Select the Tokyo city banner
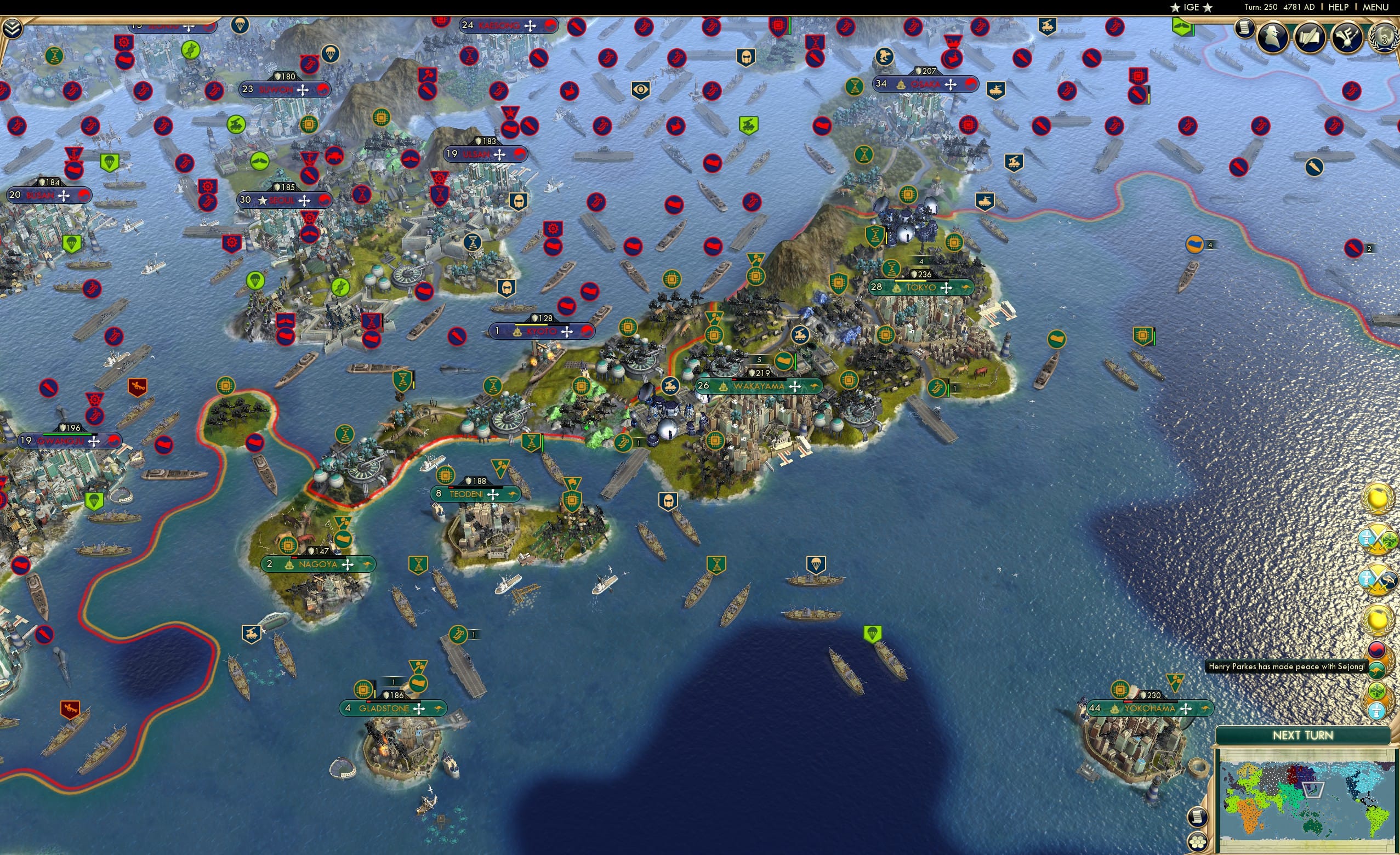 920,287
